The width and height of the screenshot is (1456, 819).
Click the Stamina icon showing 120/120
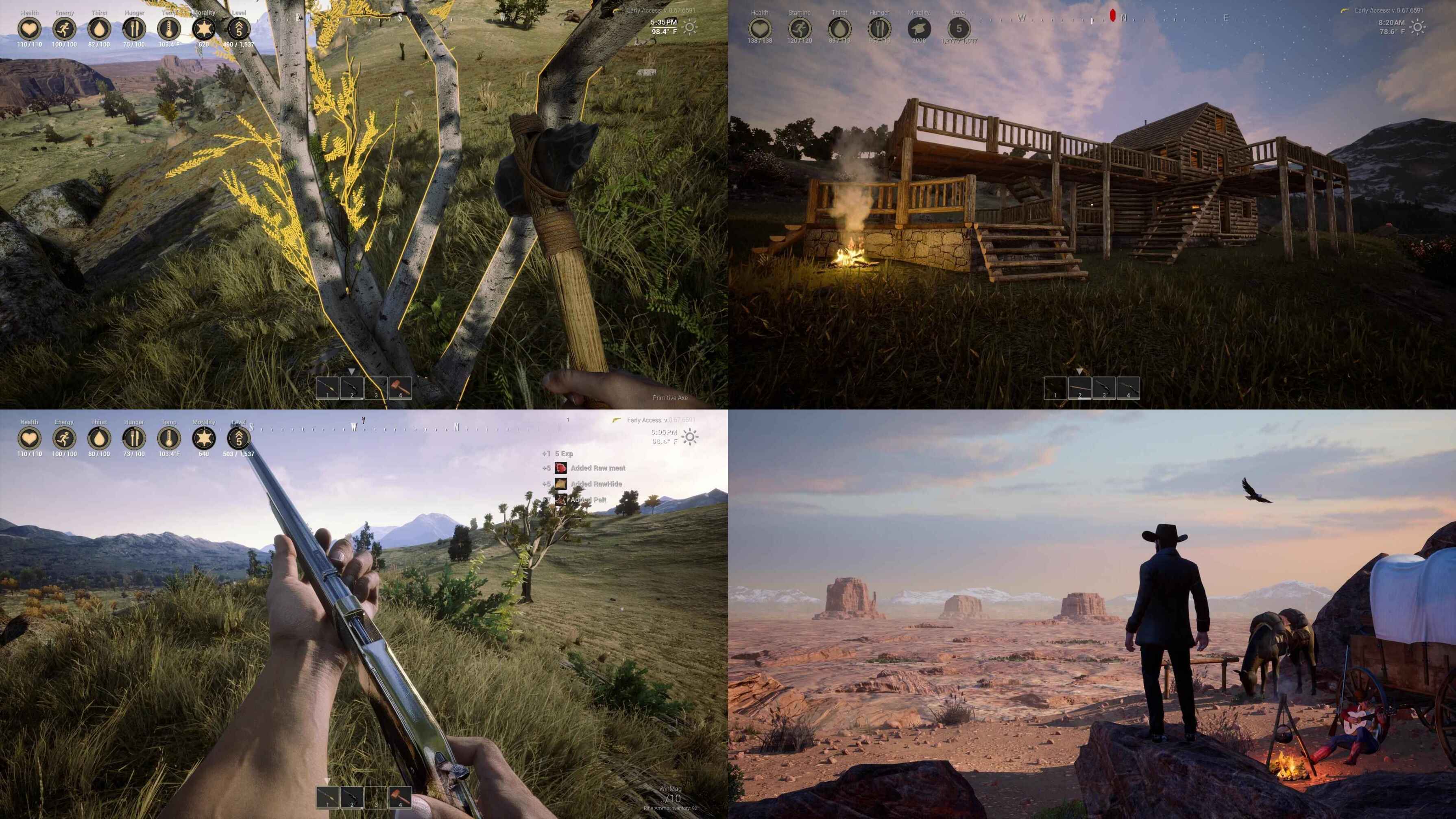pyautogui.click(x=799, y=28)
